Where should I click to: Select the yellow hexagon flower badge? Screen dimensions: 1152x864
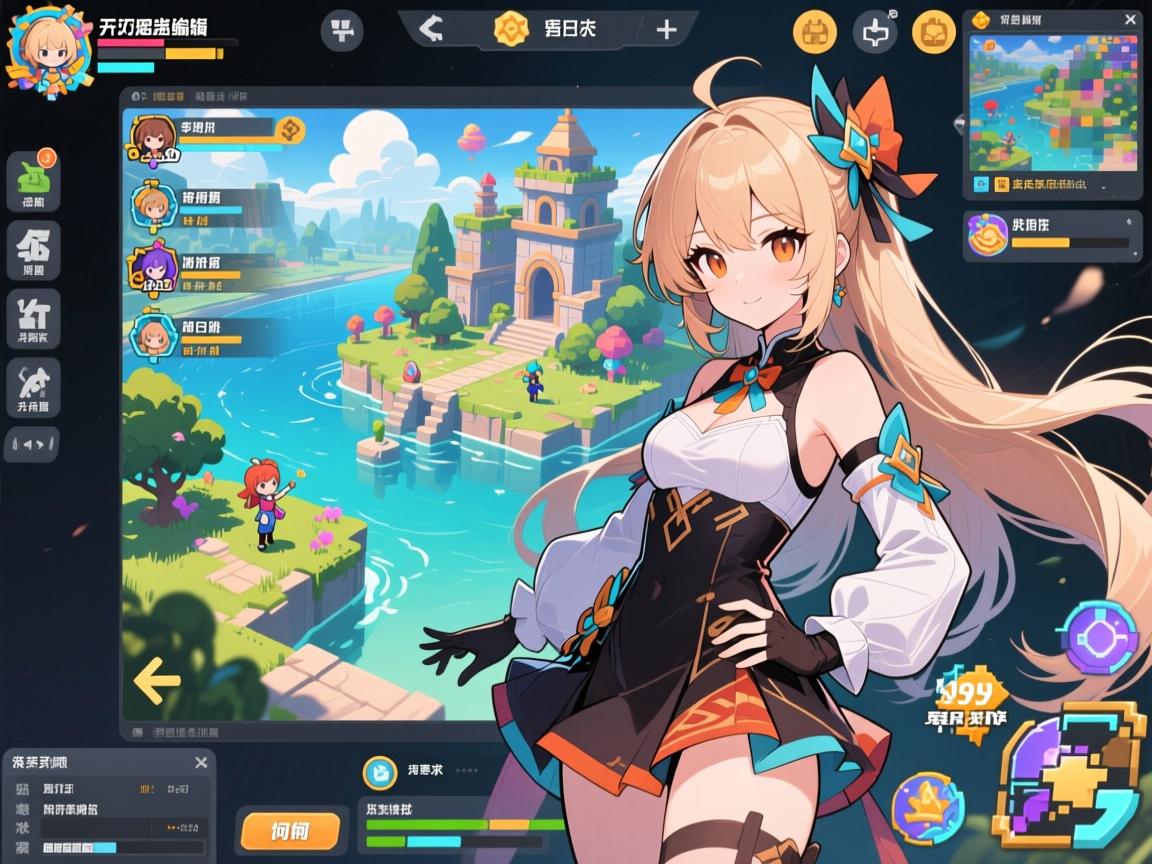(x=512, y=29)
